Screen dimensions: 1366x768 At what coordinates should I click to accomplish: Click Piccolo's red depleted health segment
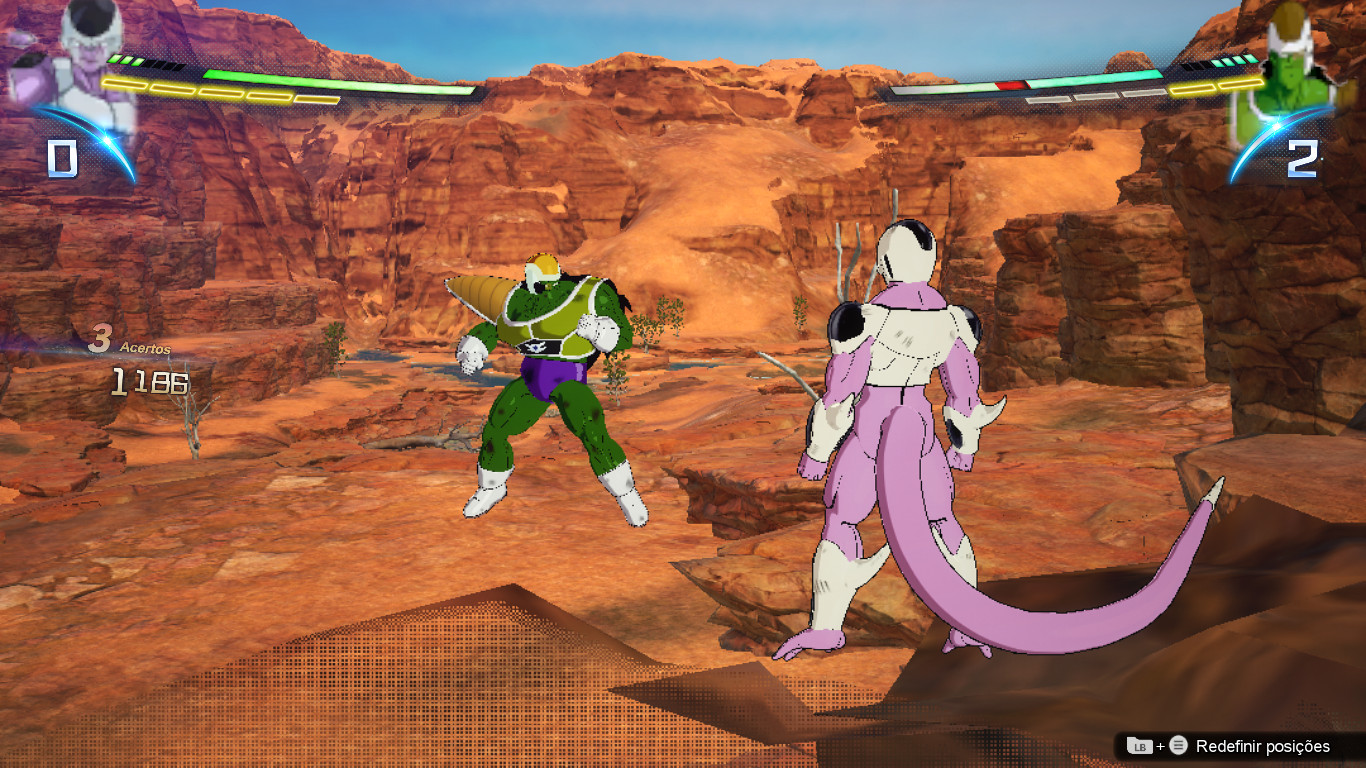click(x=1009, y=85)
